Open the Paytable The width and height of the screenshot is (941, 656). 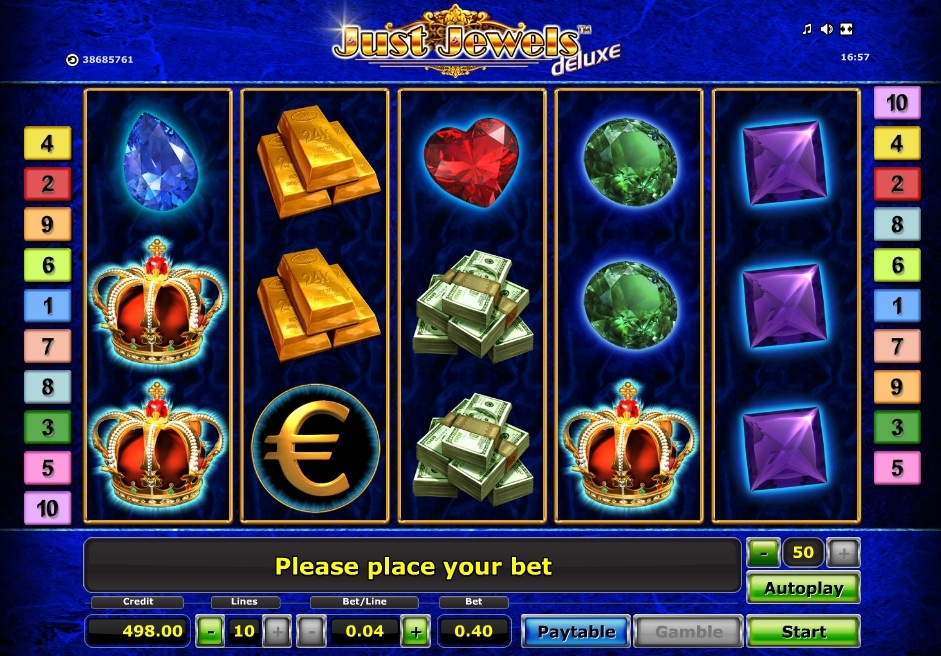click(x=576, y=631)
